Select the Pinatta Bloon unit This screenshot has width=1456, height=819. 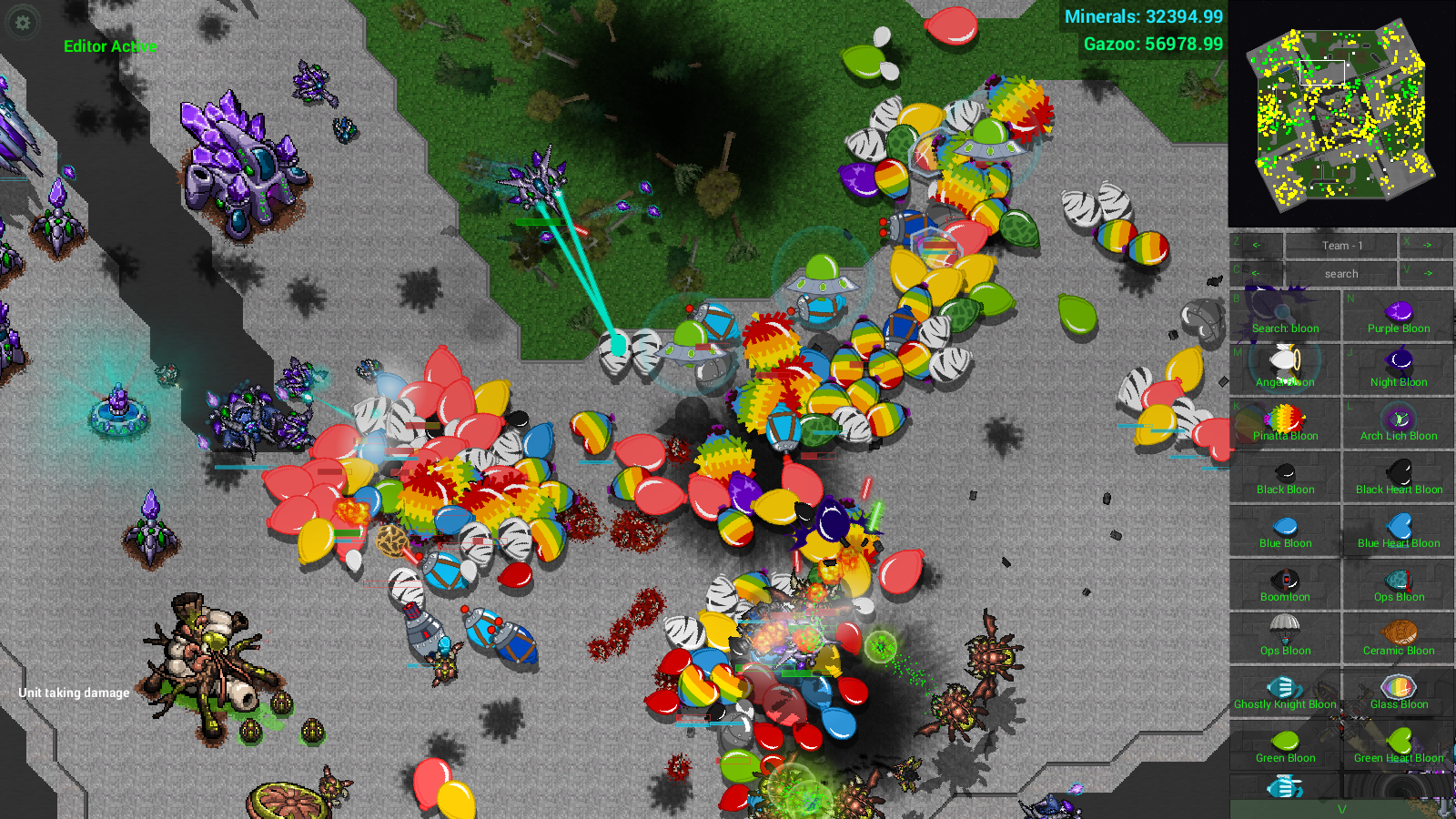(1285, 423)
